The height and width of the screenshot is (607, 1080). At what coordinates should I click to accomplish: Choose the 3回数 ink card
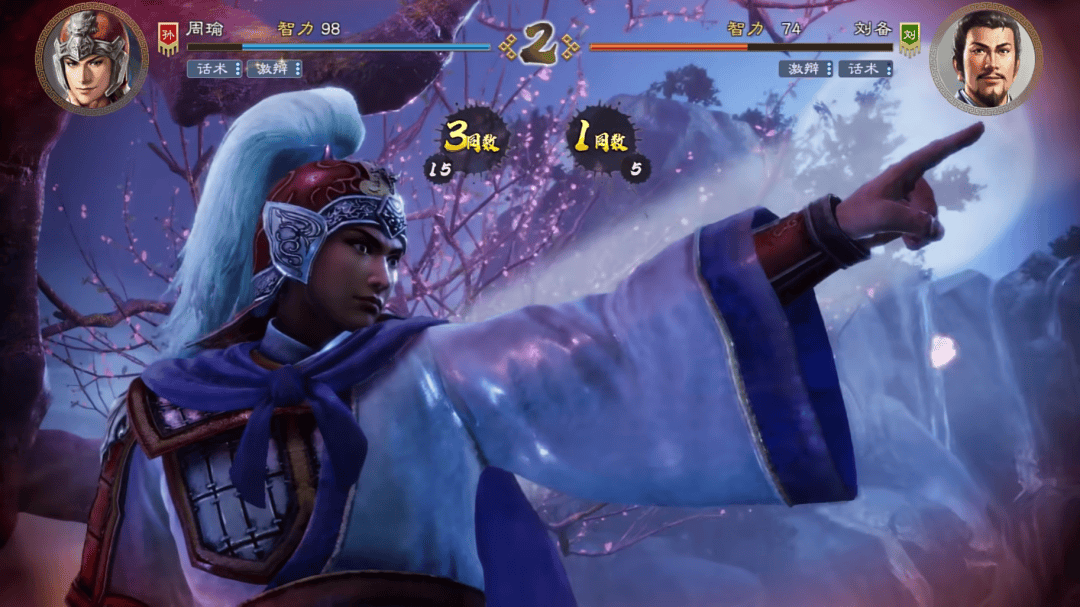tap(472, 140)
